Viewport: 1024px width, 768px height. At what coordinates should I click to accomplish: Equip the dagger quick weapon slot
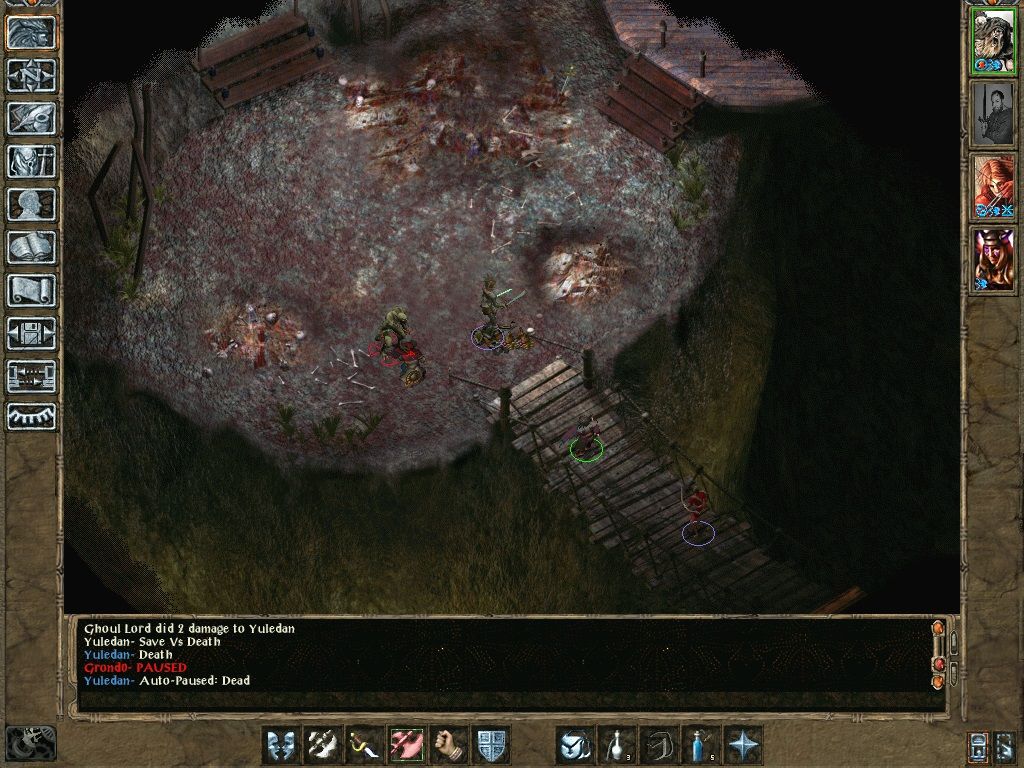[365, 745]
